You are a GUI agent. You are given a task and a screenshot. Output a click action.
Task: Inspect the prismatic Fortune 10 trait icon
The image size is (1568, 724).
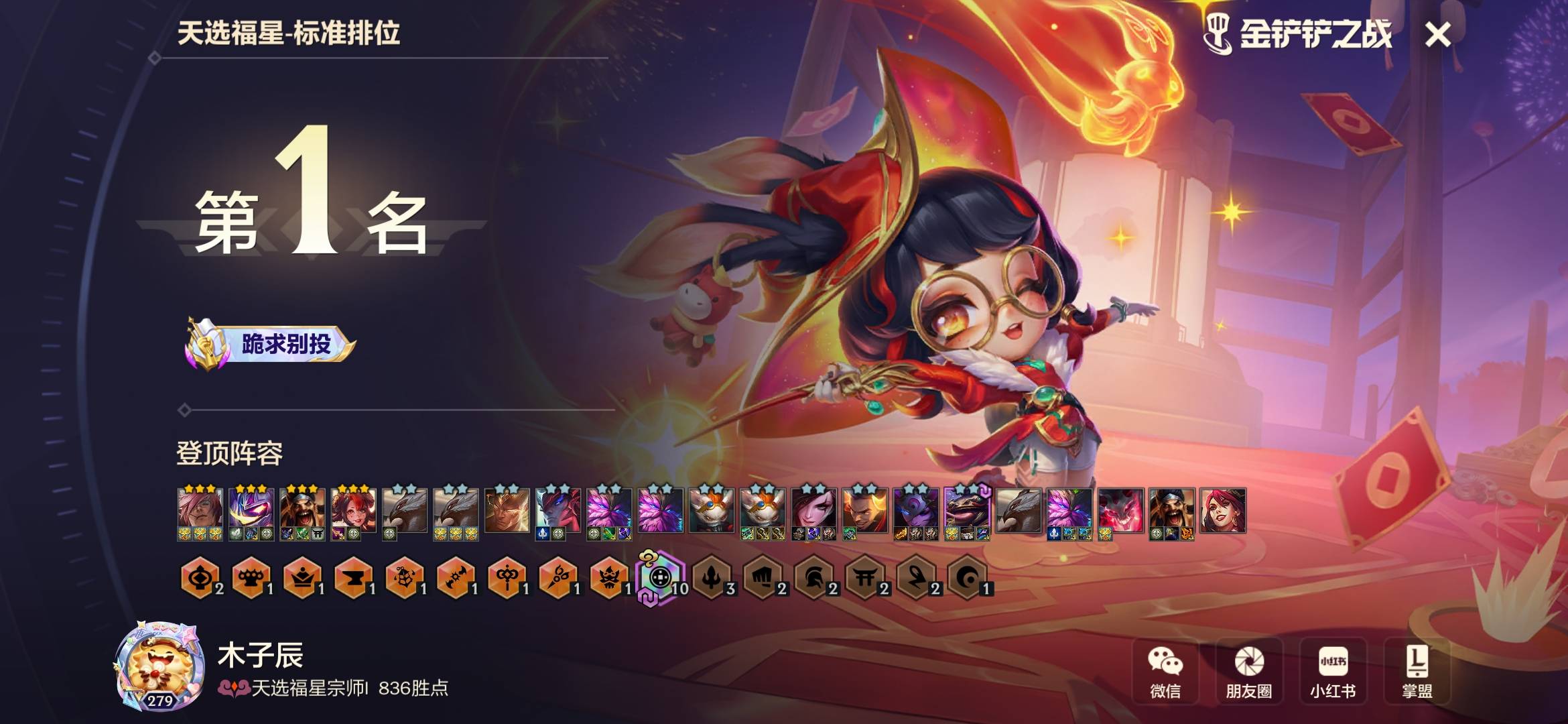(x=660, y=577)
